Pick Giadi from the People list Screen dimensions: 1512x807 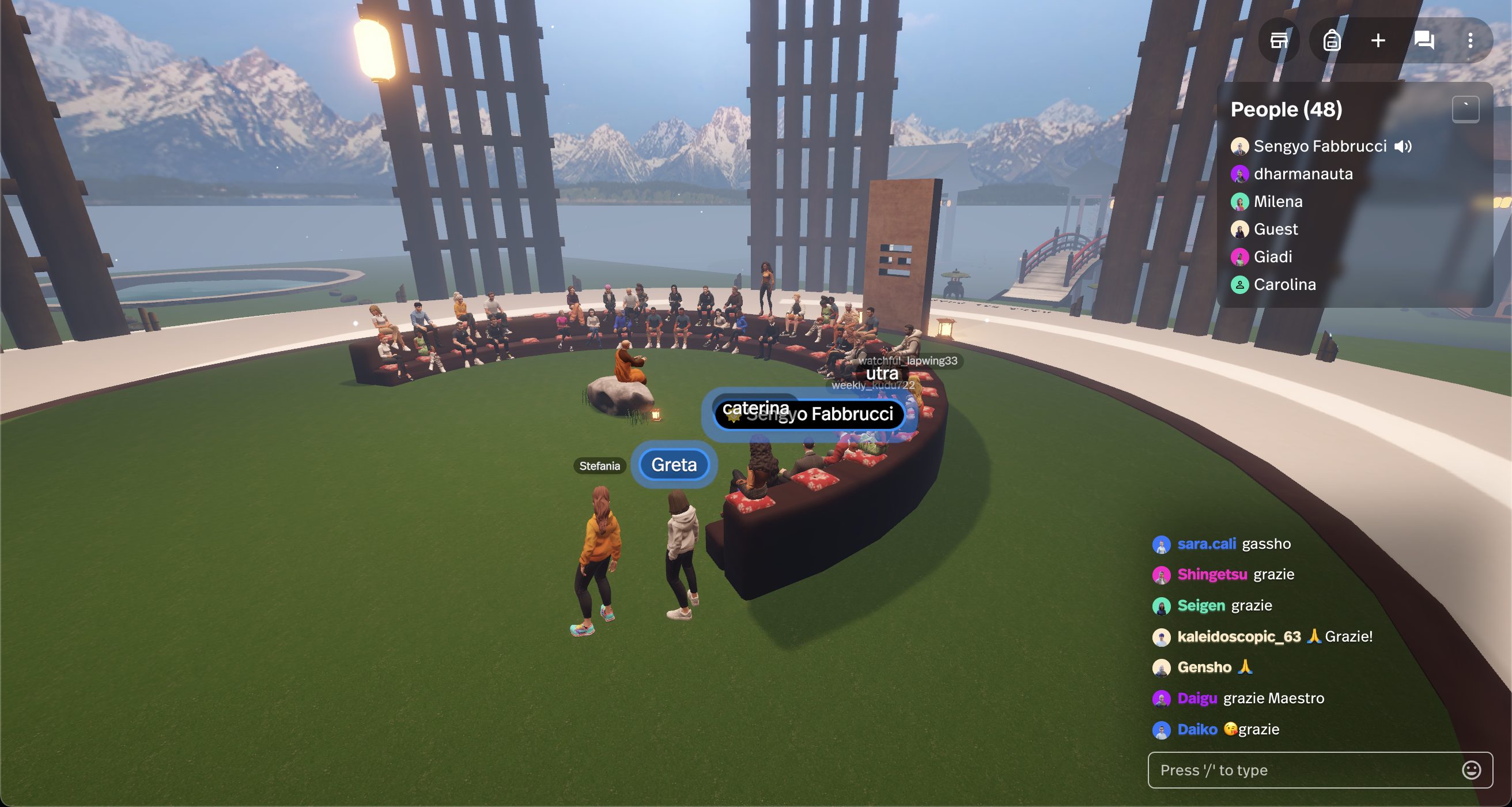(x=1272, y=257)
